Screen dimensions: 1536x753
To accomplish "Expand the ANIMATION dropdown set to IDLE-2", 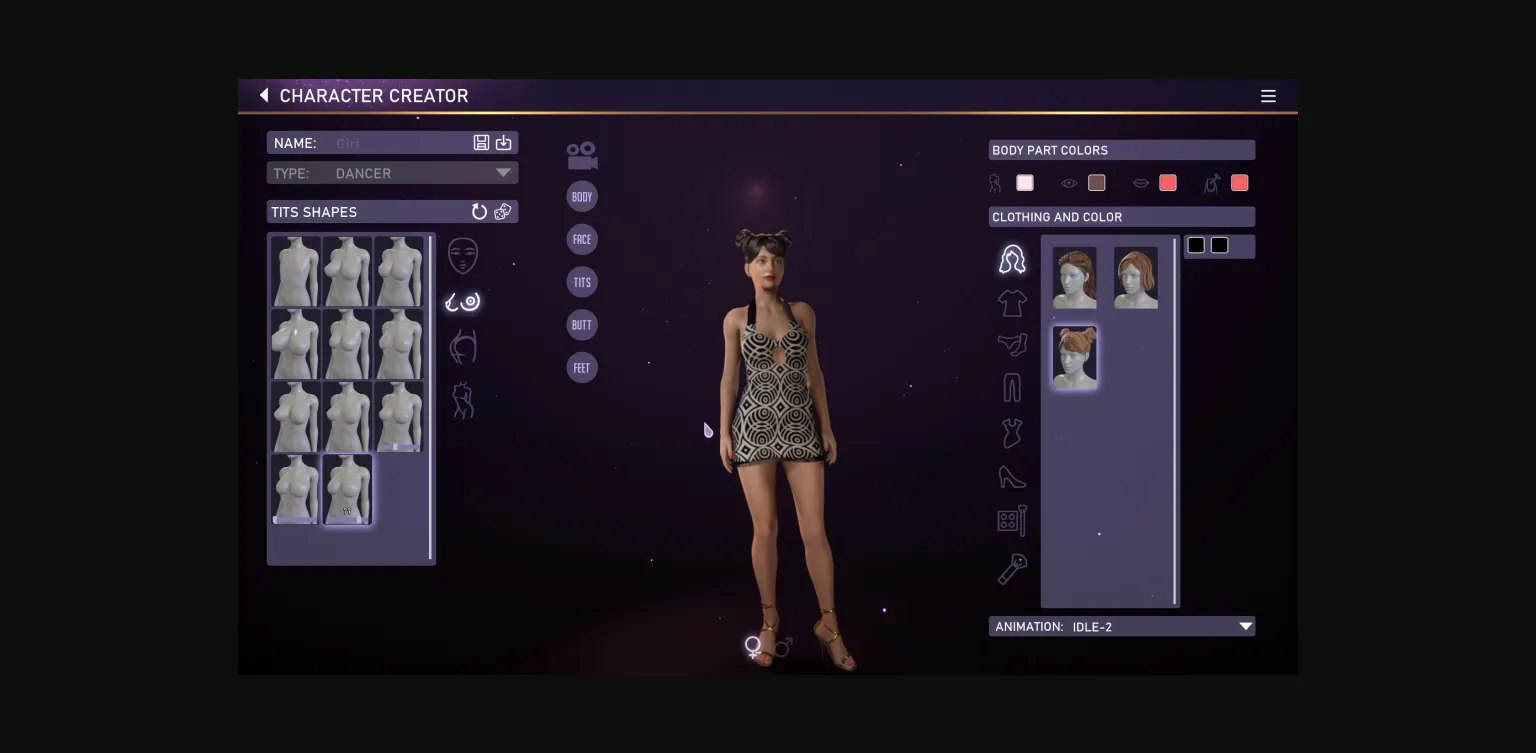I will click(x=1244, y=626).
